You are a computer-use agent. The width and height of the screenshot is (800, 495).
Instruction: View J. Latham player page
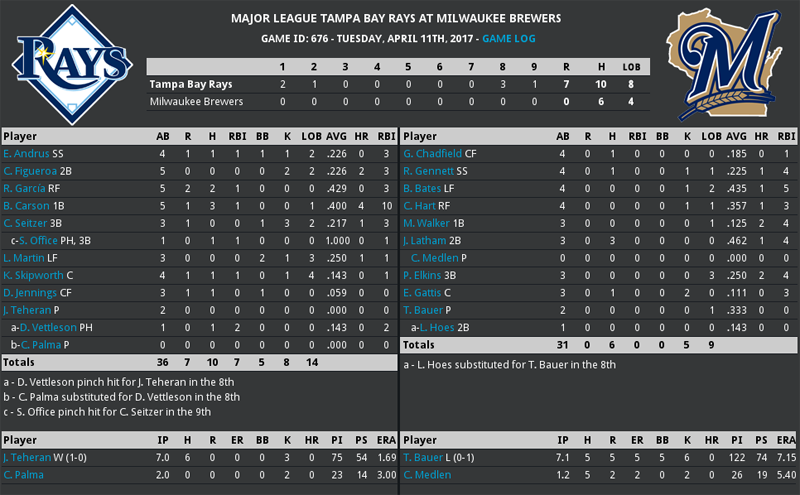click(426, 240)
